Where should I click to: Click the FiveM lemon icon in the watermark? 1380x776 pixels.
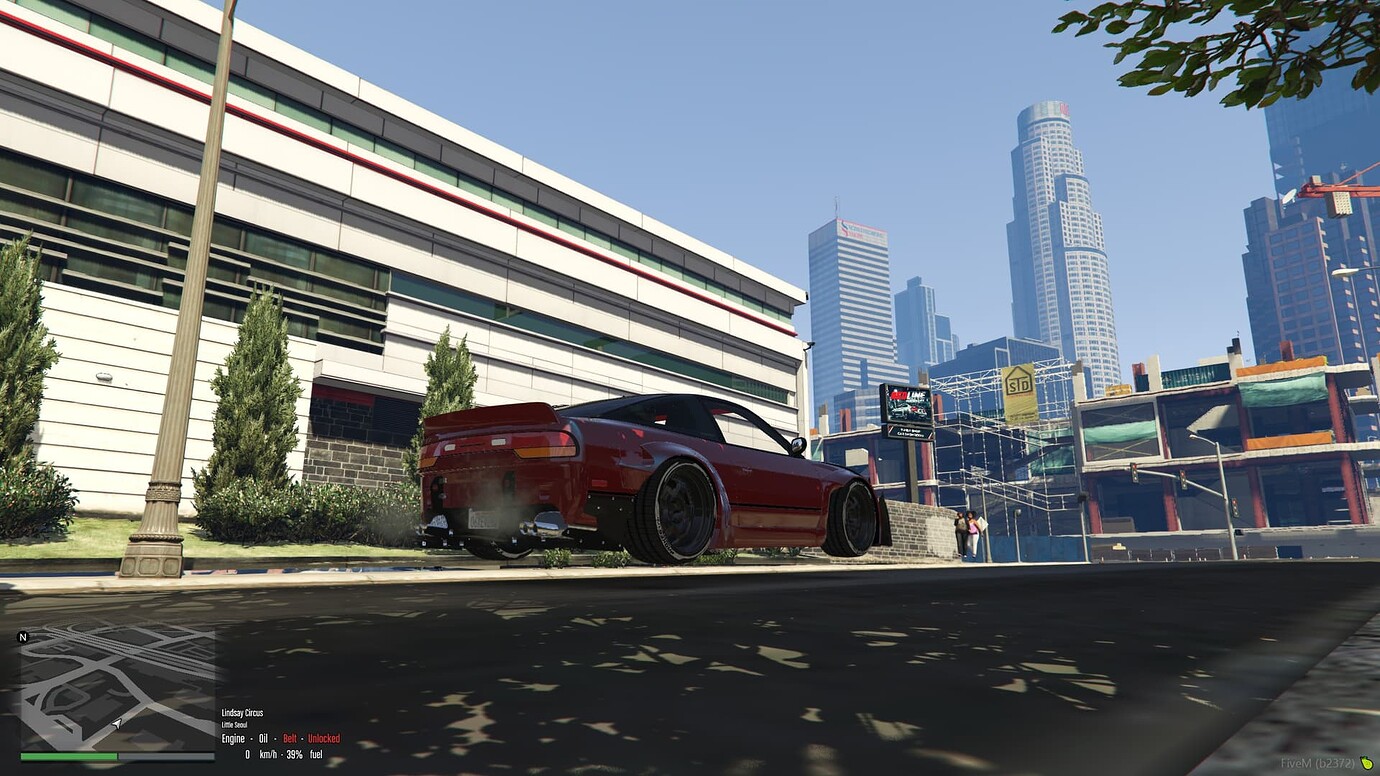(1367, 761)
